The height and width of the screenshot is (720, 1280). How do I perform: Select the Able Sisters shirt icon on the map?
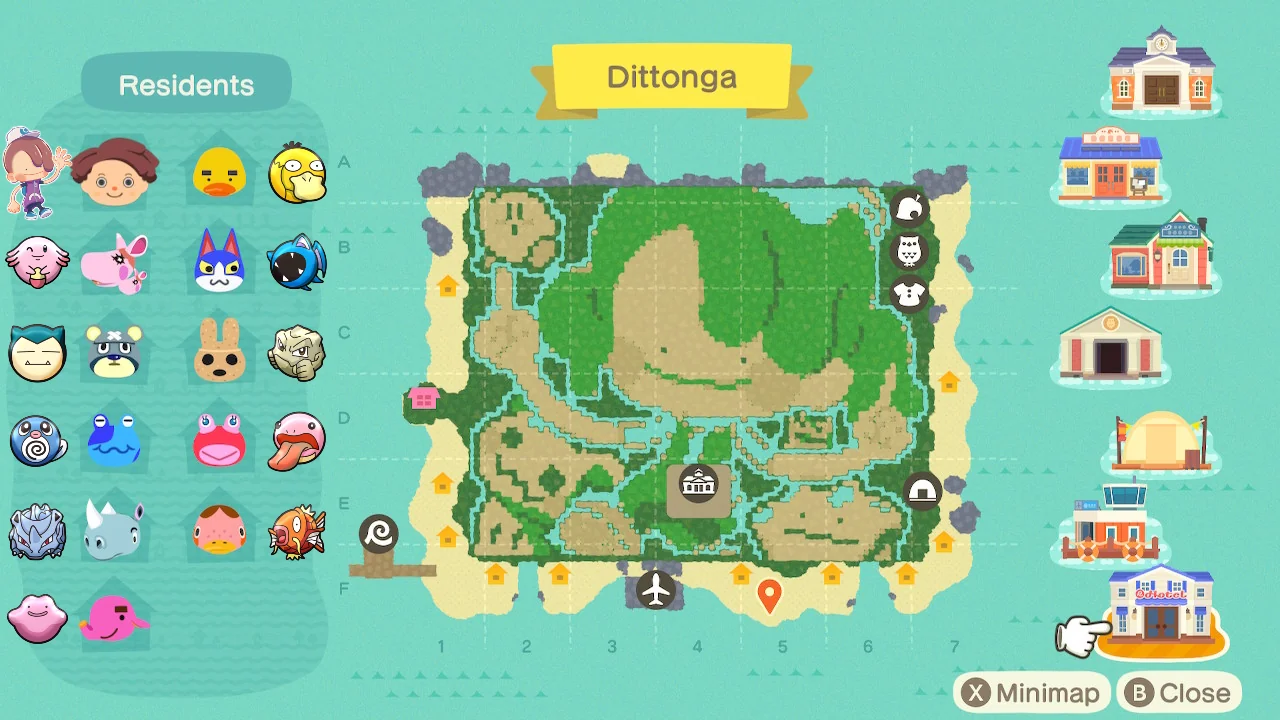910,295
